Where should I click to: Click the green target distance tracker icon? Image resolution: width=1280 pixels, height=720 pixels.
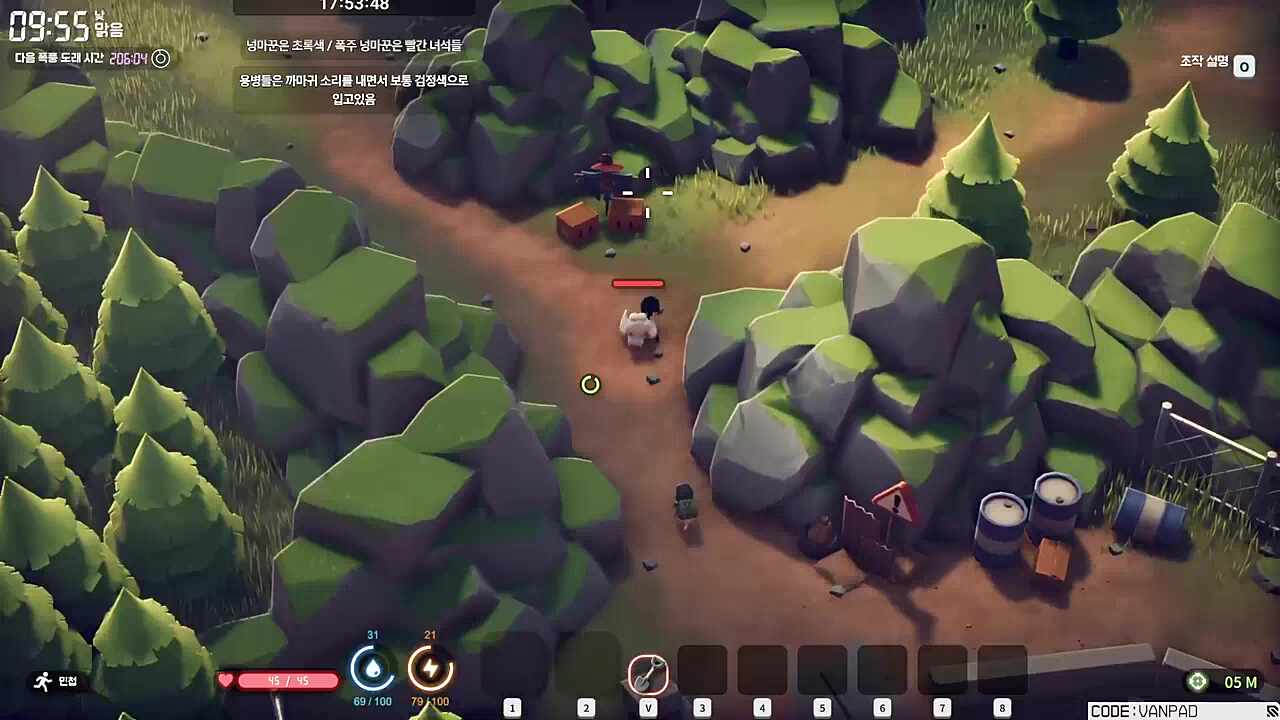[1196, 682]
